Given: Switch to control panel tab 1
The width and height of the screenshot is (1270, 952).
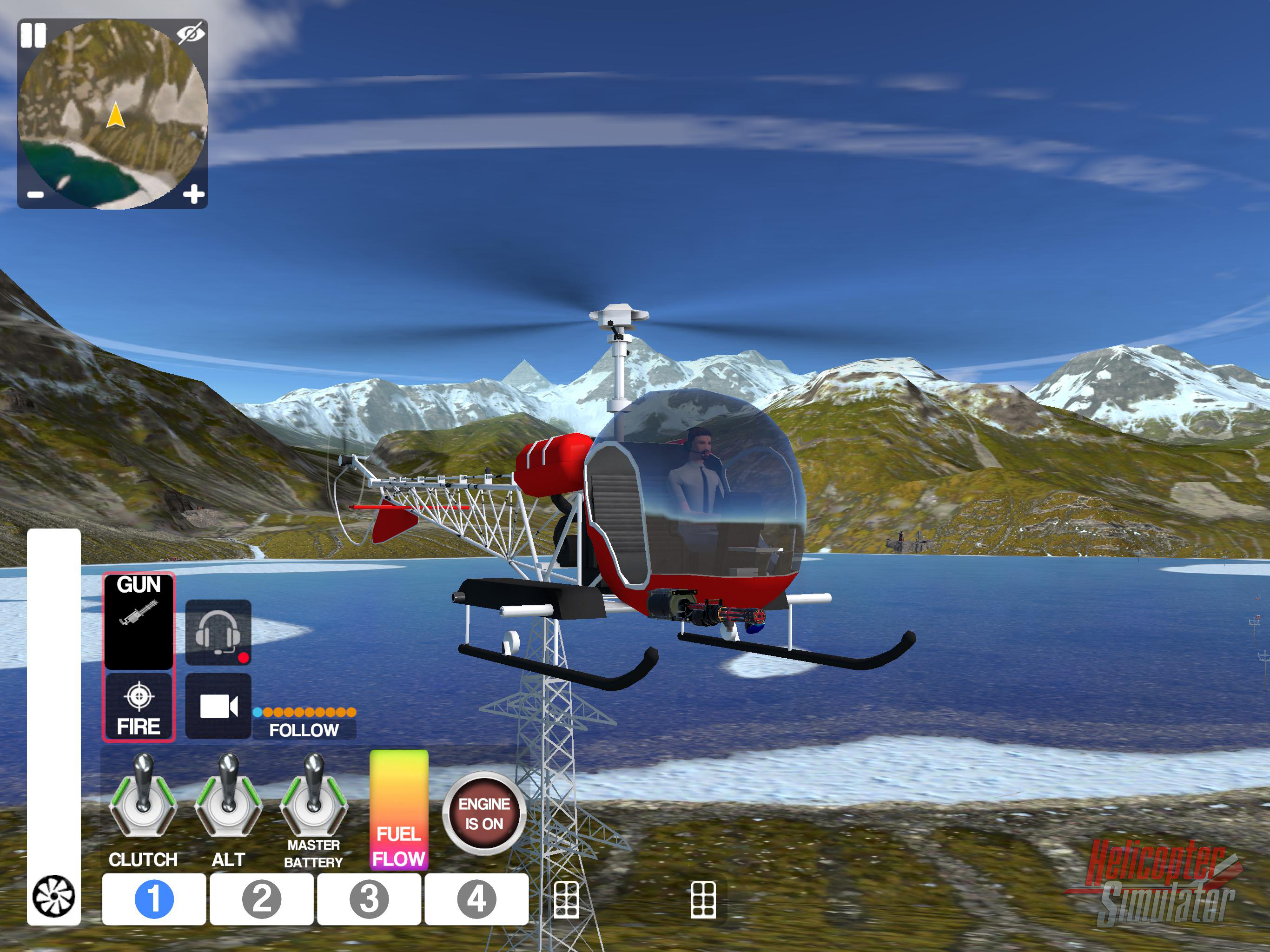Looking at the screenshot, I should point(154,899).
